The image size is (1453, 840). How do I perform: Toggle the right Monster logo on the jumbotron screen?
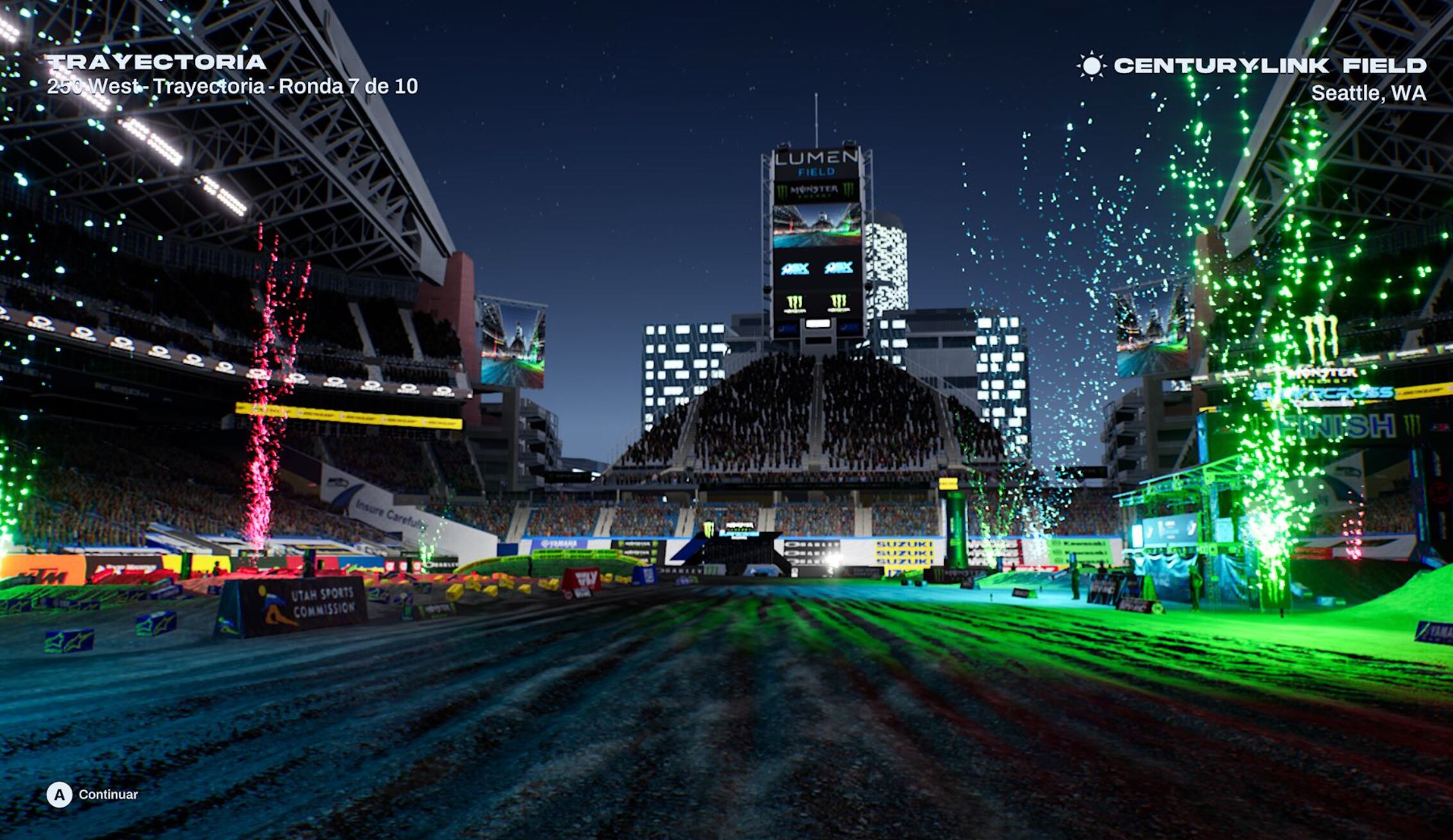click(x=838, y=303)
